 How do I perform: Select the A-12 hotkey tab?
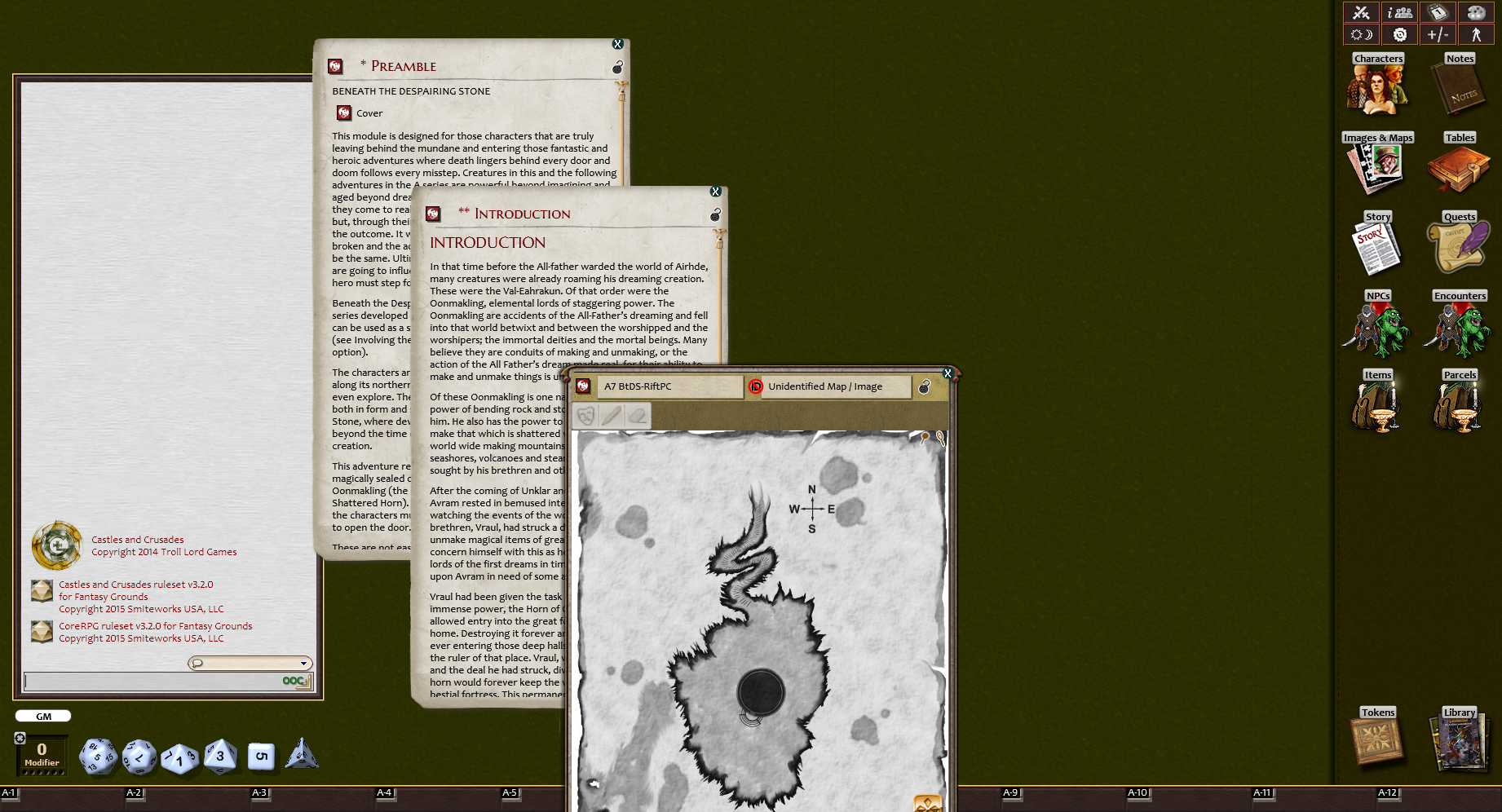(1387, 792)
